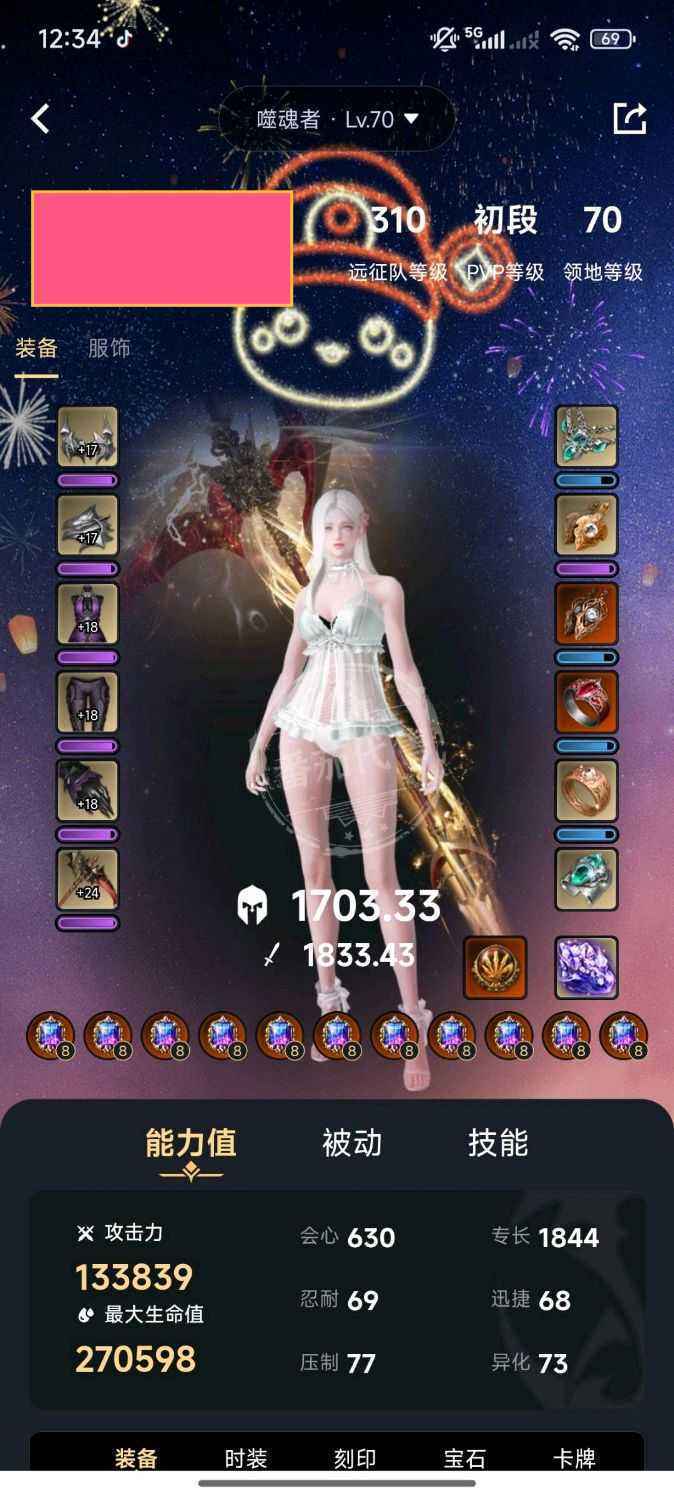The height and width of the screenshot is (1500, 674).
Task: Open the orange compass-style item slot
Action: (495, 967)
